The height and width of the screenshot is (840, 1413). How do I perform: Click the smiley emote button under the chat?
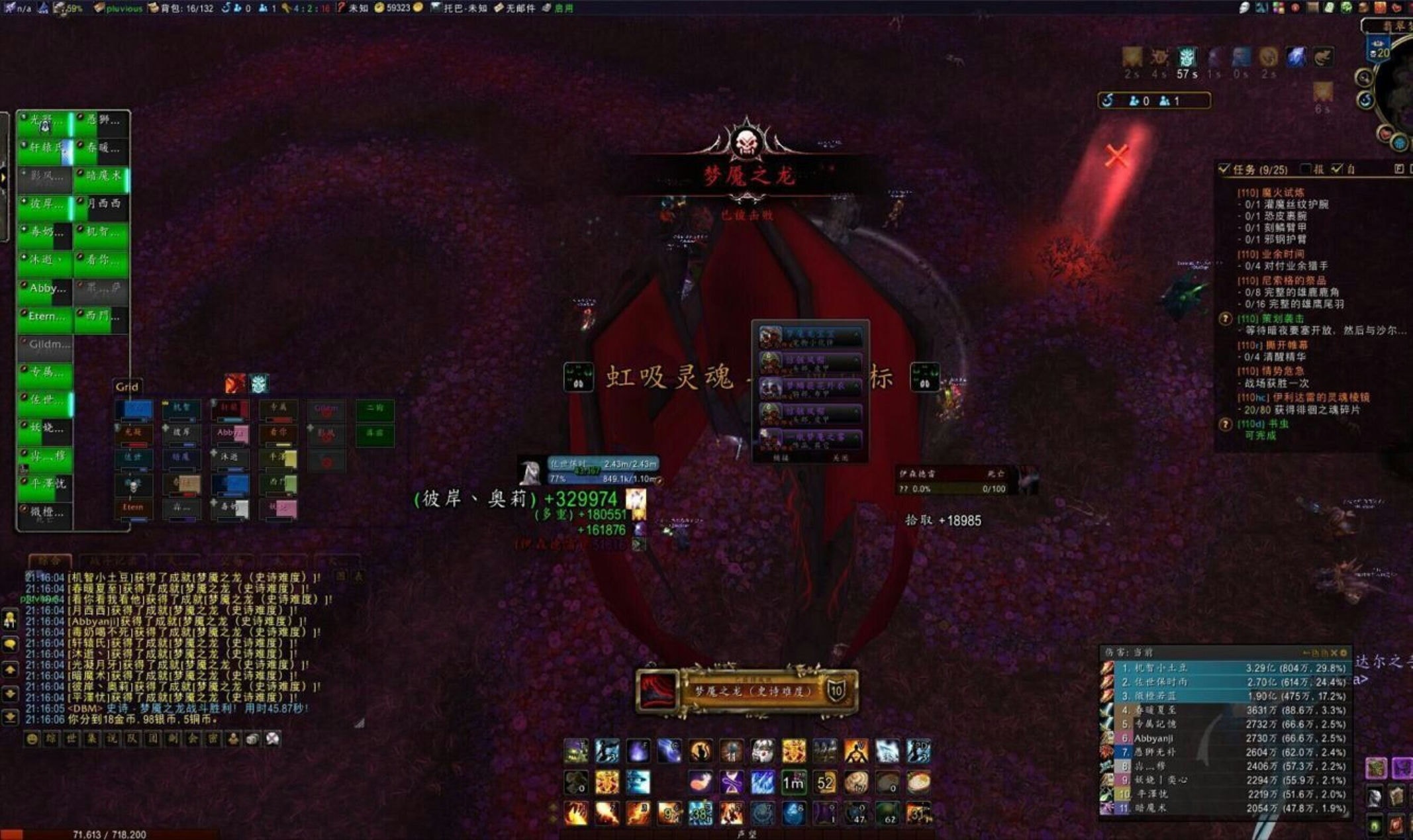[31, 739]
